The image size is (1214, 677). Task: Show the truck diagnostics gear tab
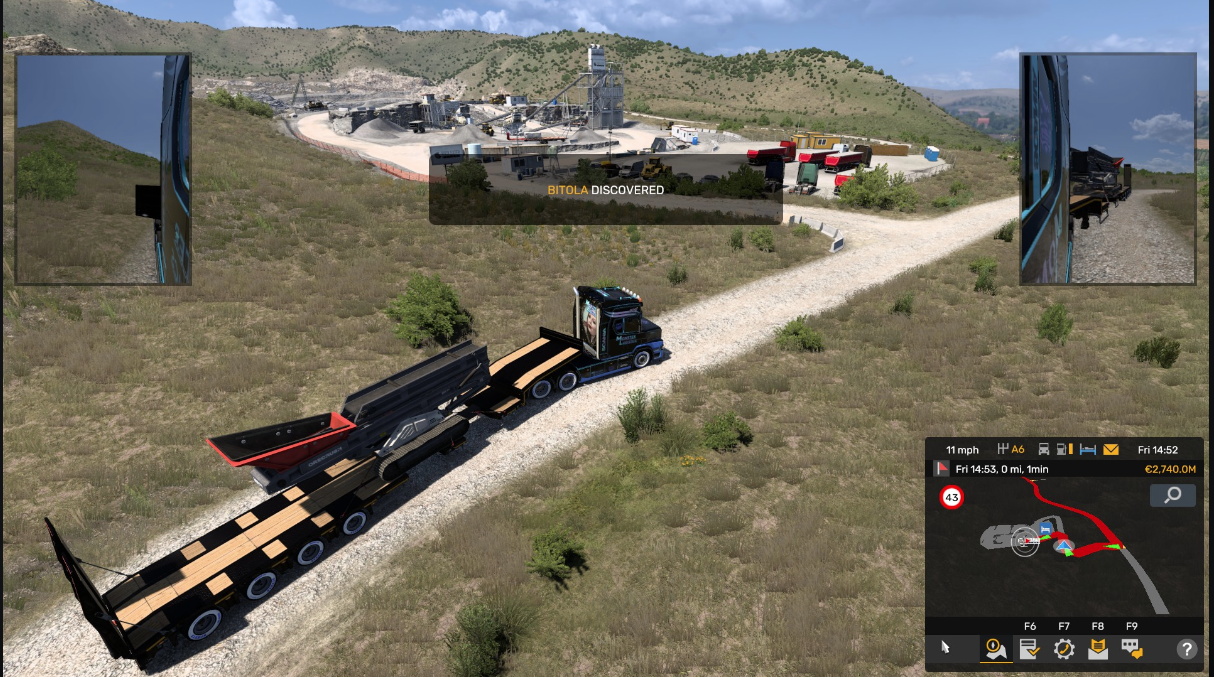pos(1064,648)
